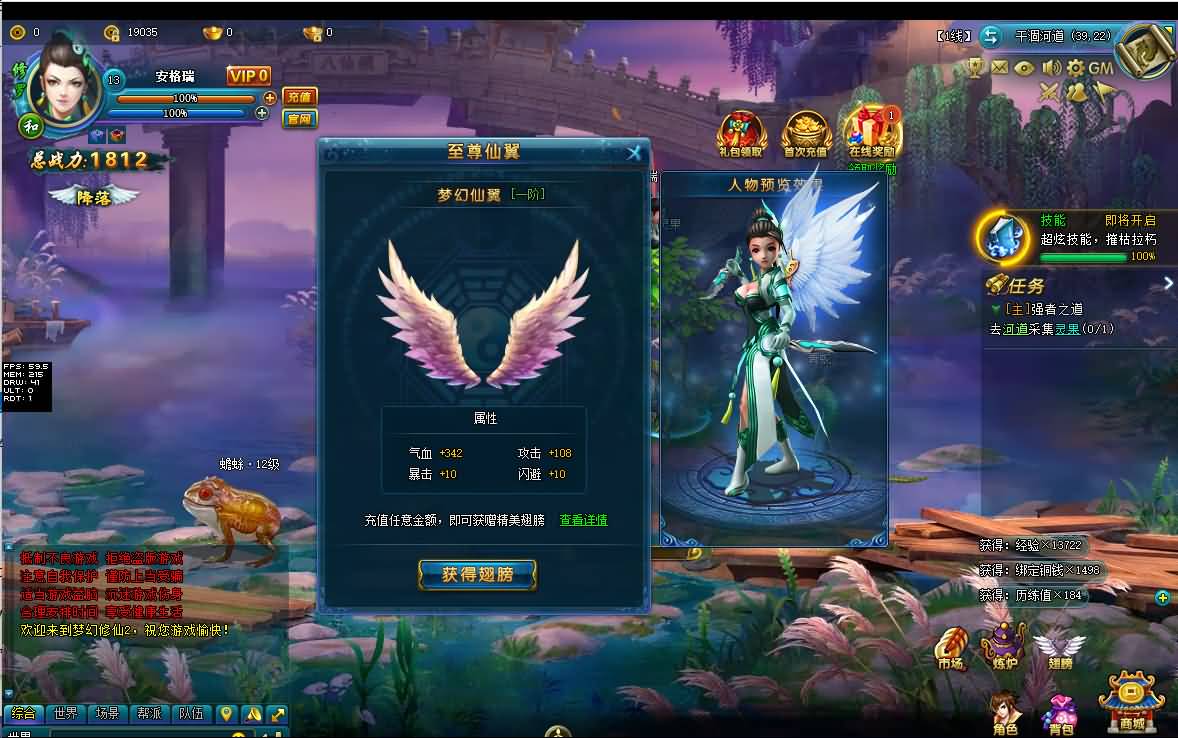Open the gear settings icon
This screenshot has height=738, width=1178.
[x=1076, y=68]
